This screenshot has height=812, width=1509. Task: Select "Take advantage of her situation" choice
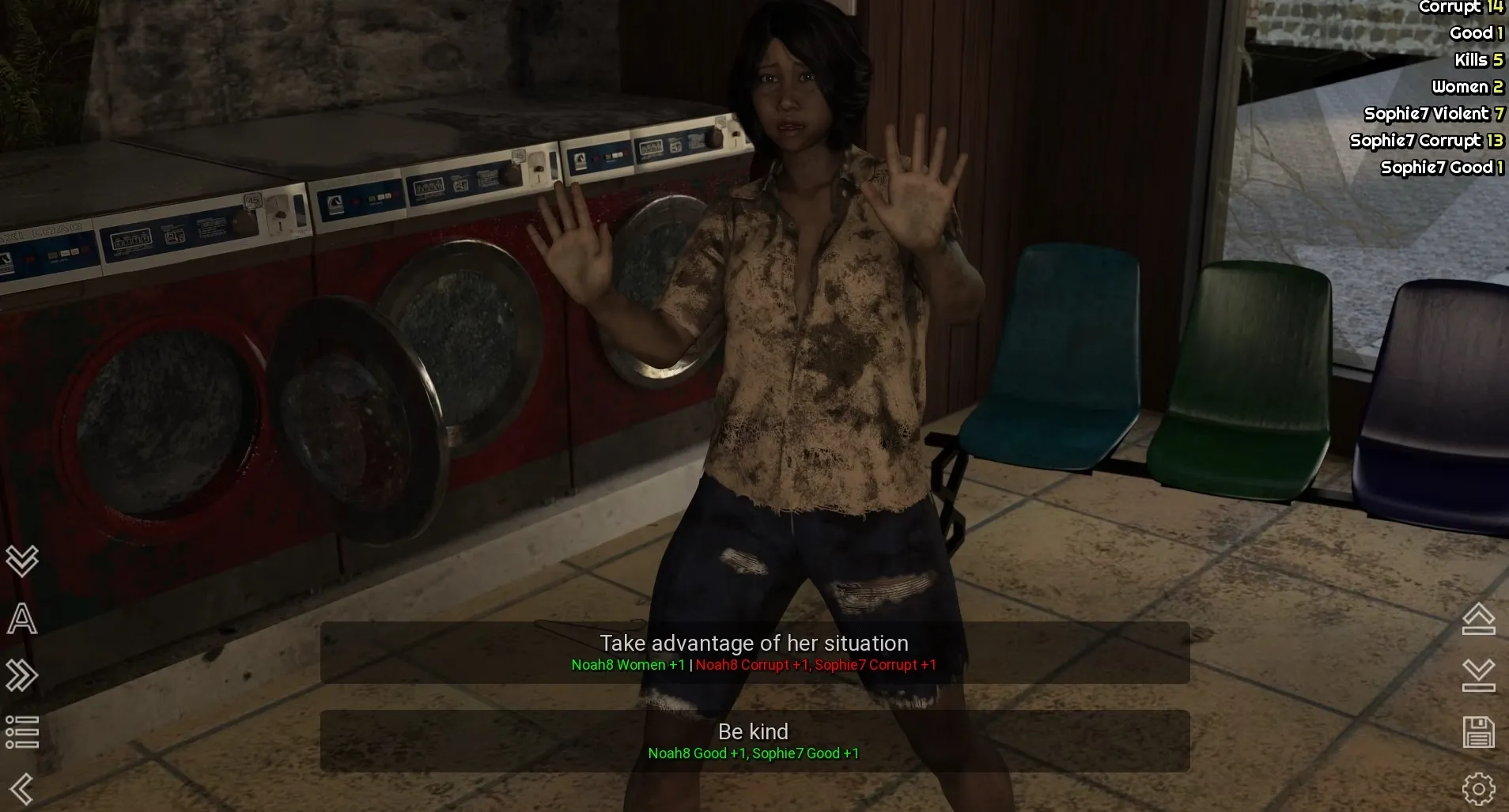coord(754,652)
